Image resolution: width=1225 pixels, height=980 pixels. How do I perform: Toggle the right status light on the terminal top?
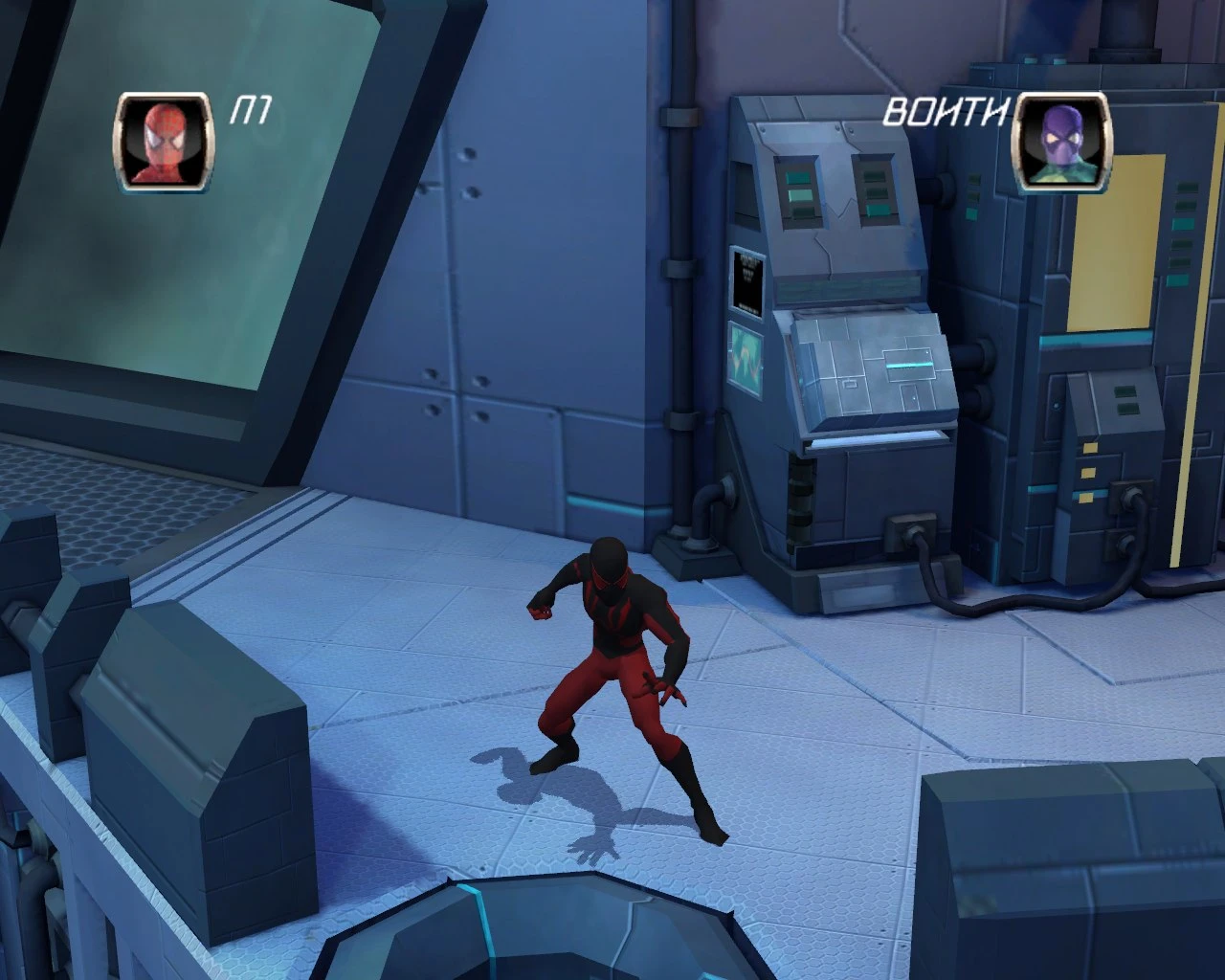tap(875, 191)
